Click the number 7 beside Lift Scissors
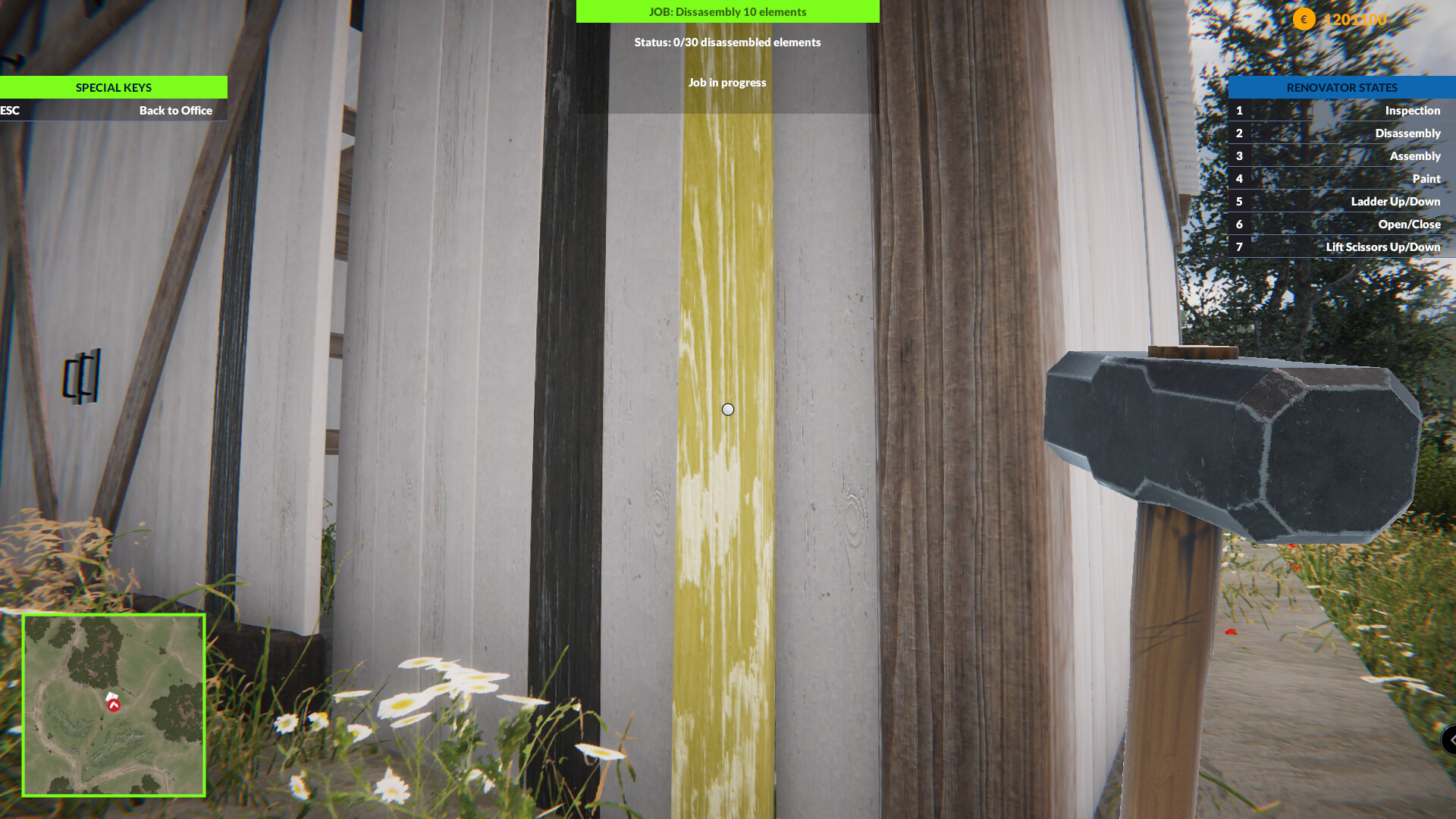 1239,246
